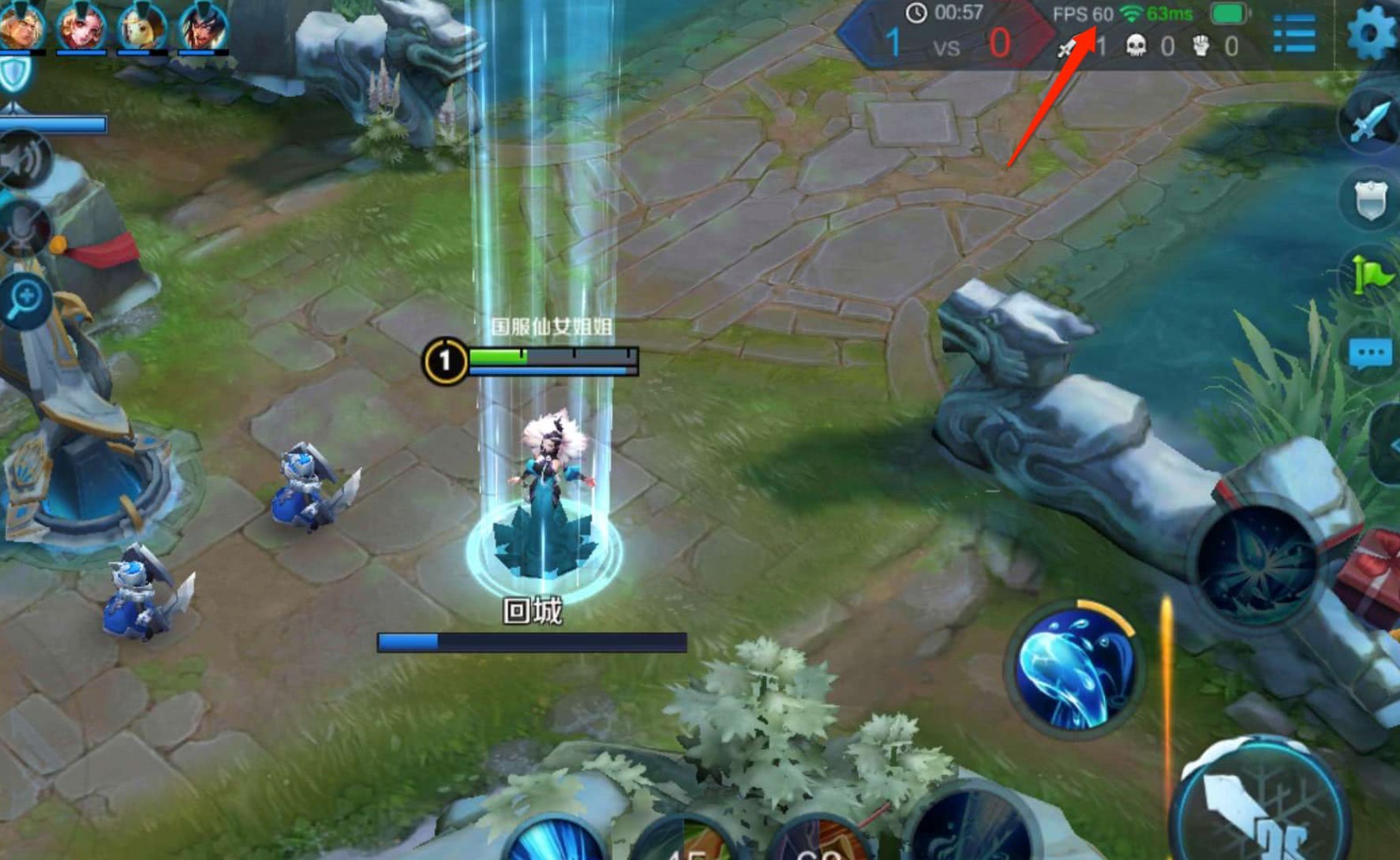Open the gear settings menu

pos(1372,33)
